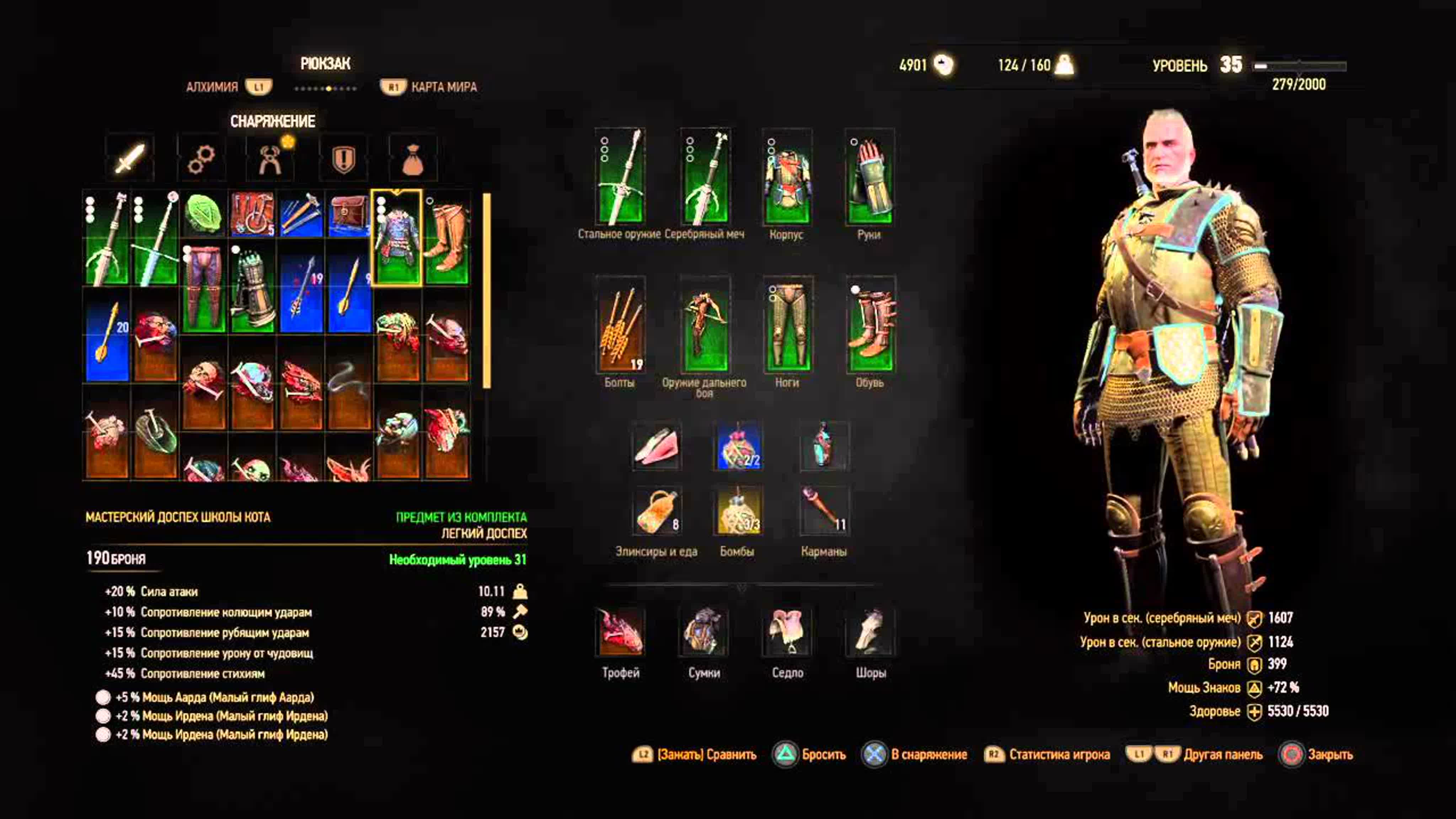Choose the torch pocket slot with 11
The width and height of the screenshot is (1456, 819).
coord(824,510)
